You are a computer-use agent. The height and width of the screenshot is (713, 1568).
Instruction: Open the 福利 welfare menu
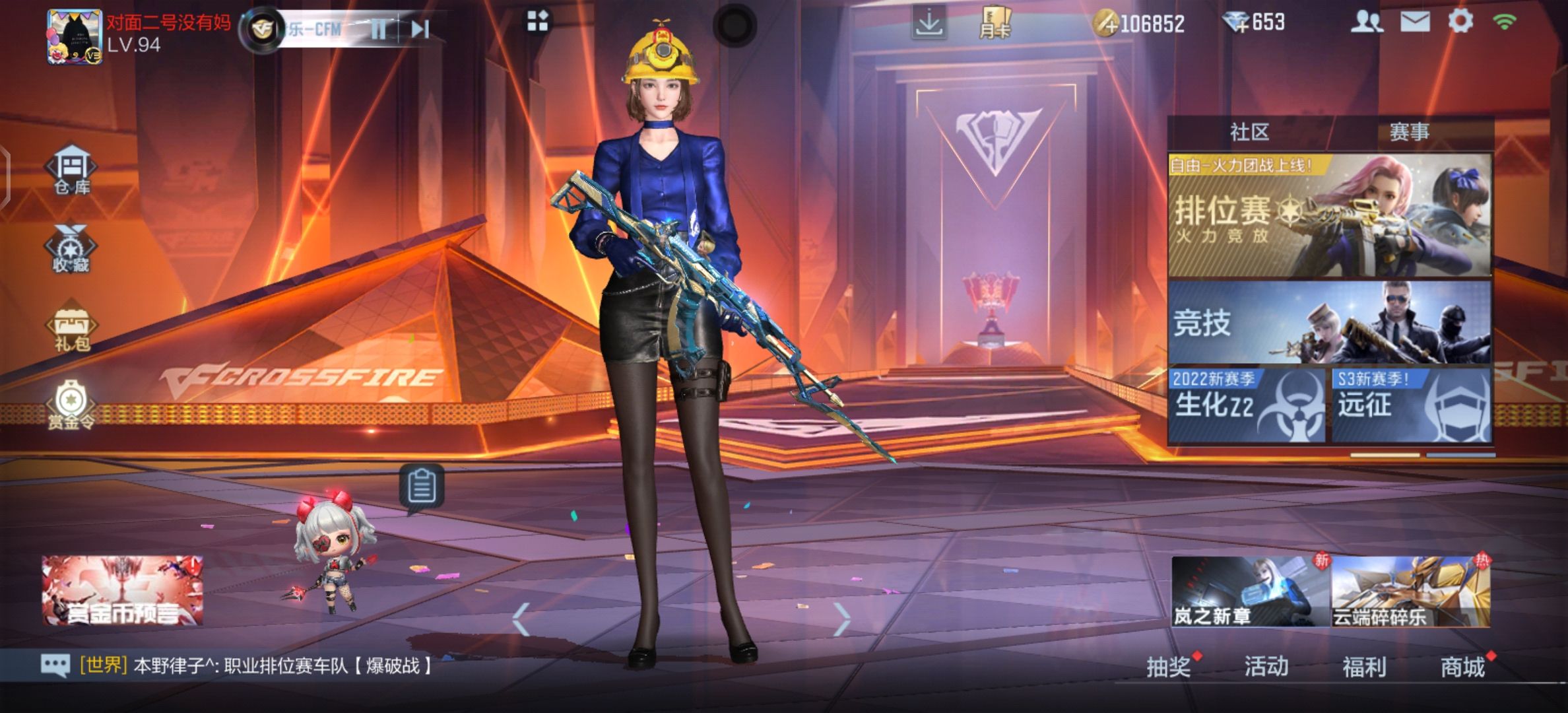tap(1363, 667)
